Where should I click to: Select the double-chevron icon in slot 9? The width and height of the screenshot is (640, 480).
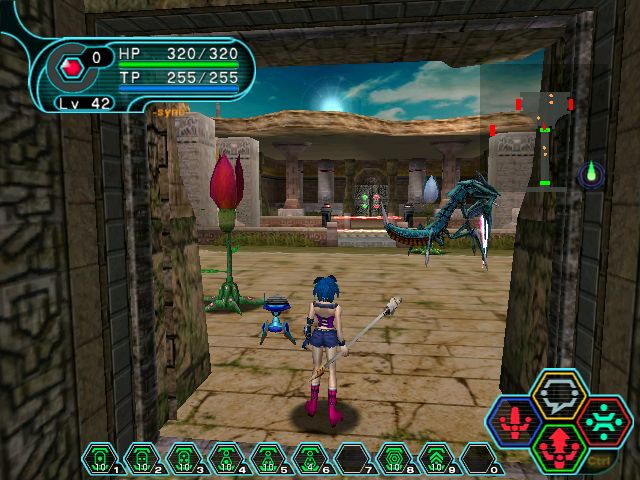438,459
